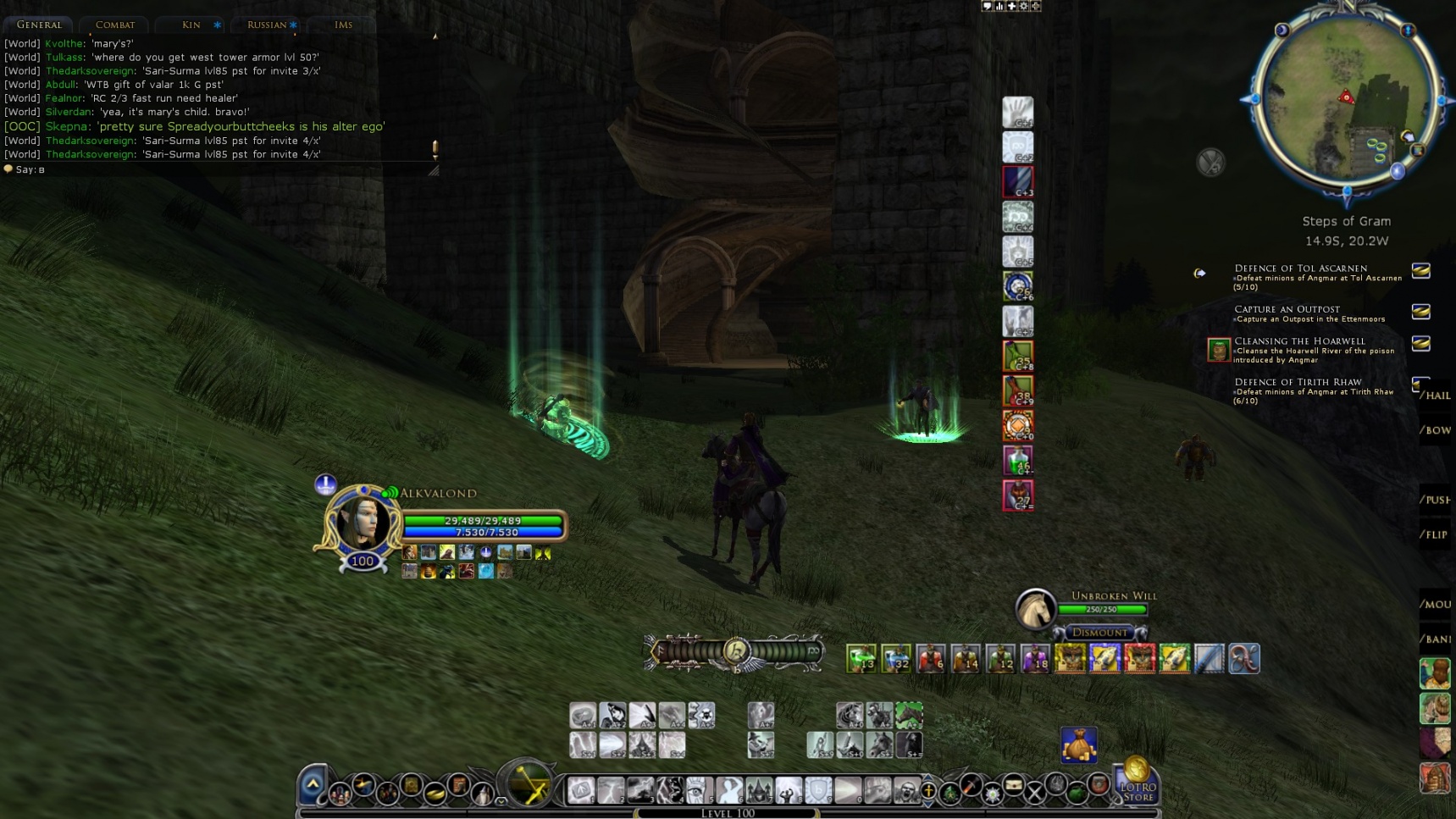Click Alkvalond's character portrait

pyautogui.click(x=363, y=523)
